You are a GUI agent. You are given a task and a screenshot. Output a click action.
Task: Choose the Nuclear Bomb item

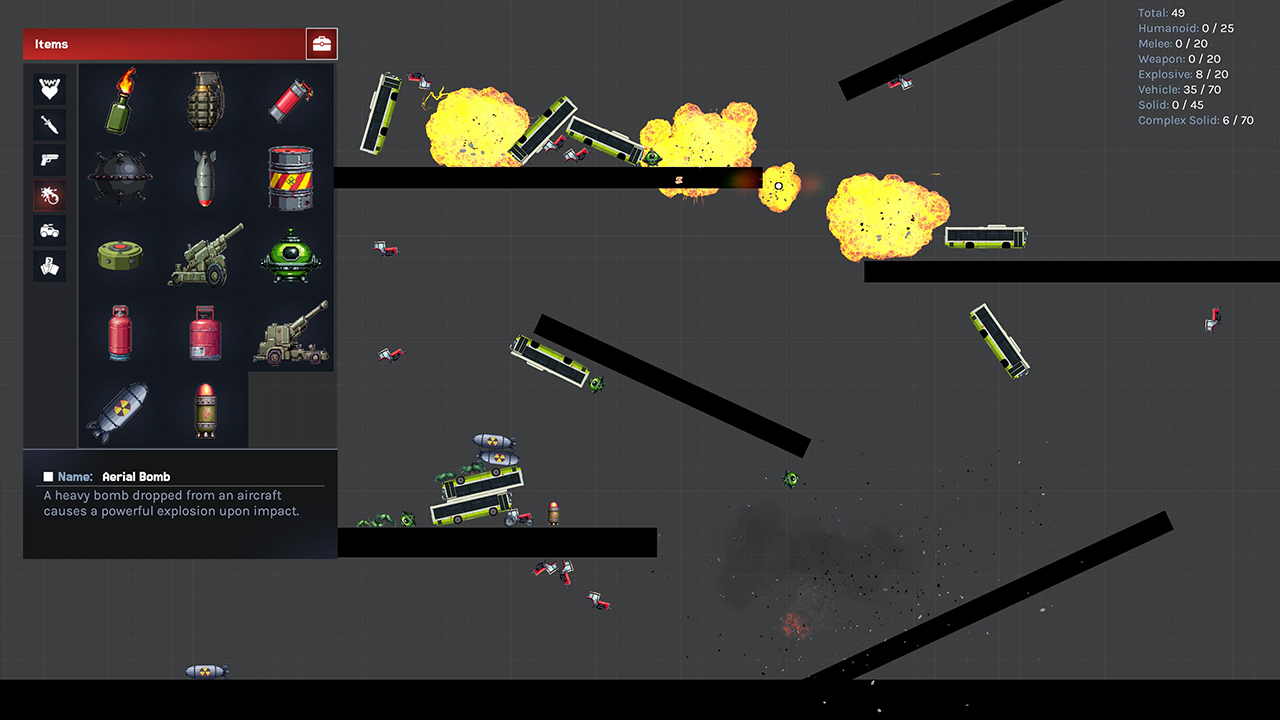click(119, 409)
